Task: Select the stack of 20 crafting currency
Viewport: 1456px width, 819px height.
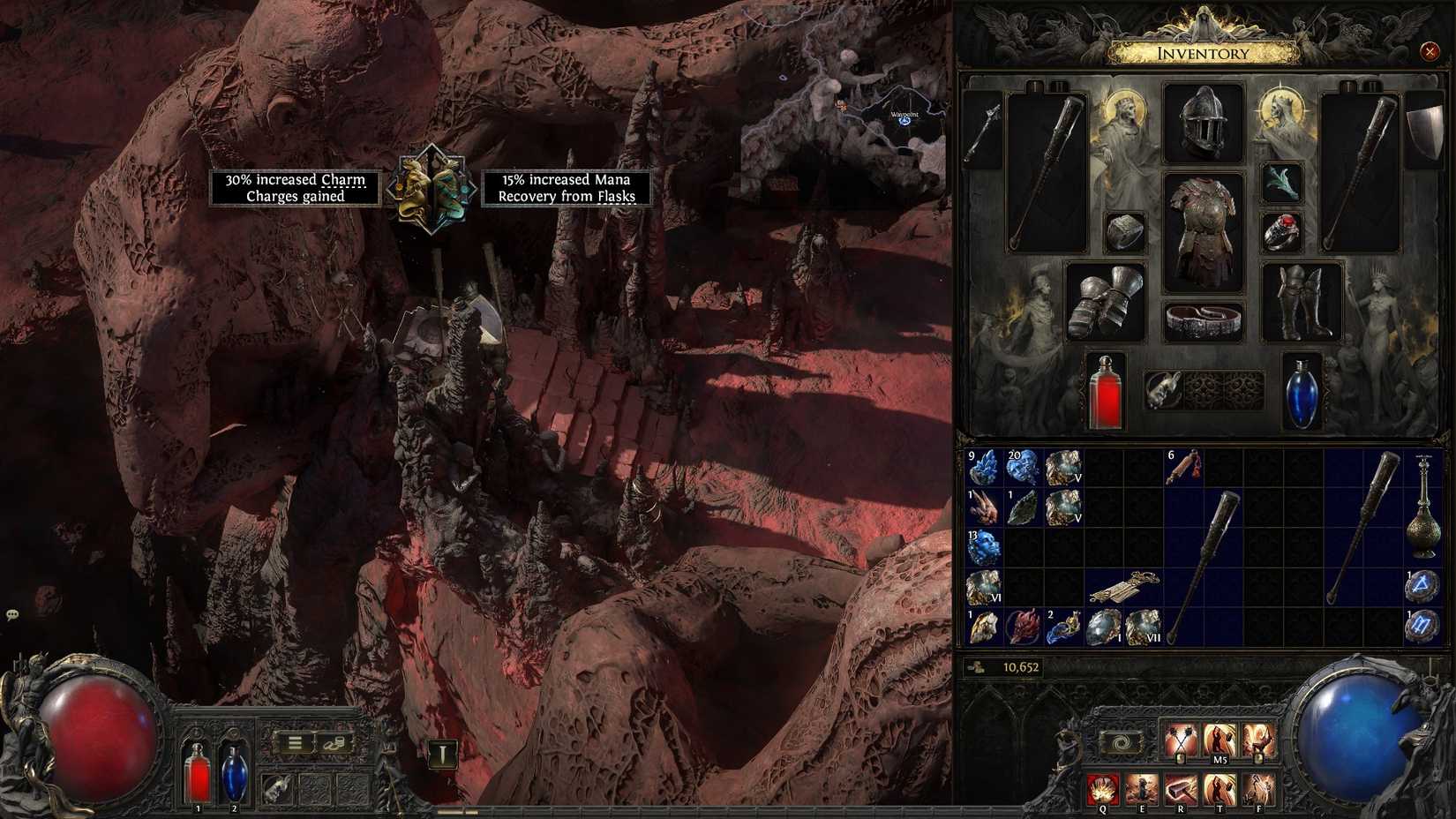Action: point(1020,466)
